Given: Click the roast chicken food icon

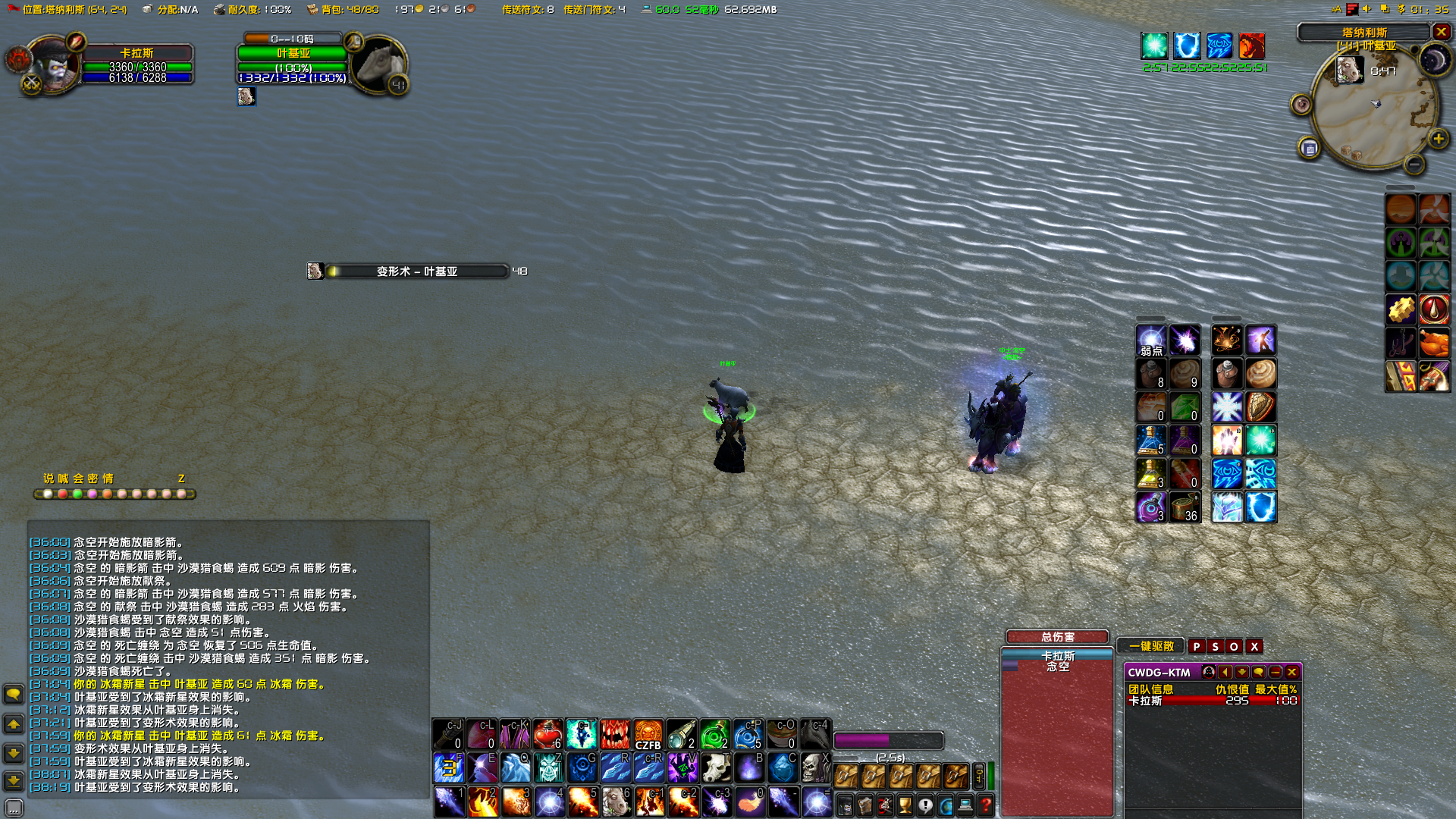Looking at the screenshot, I should 1434,343.
